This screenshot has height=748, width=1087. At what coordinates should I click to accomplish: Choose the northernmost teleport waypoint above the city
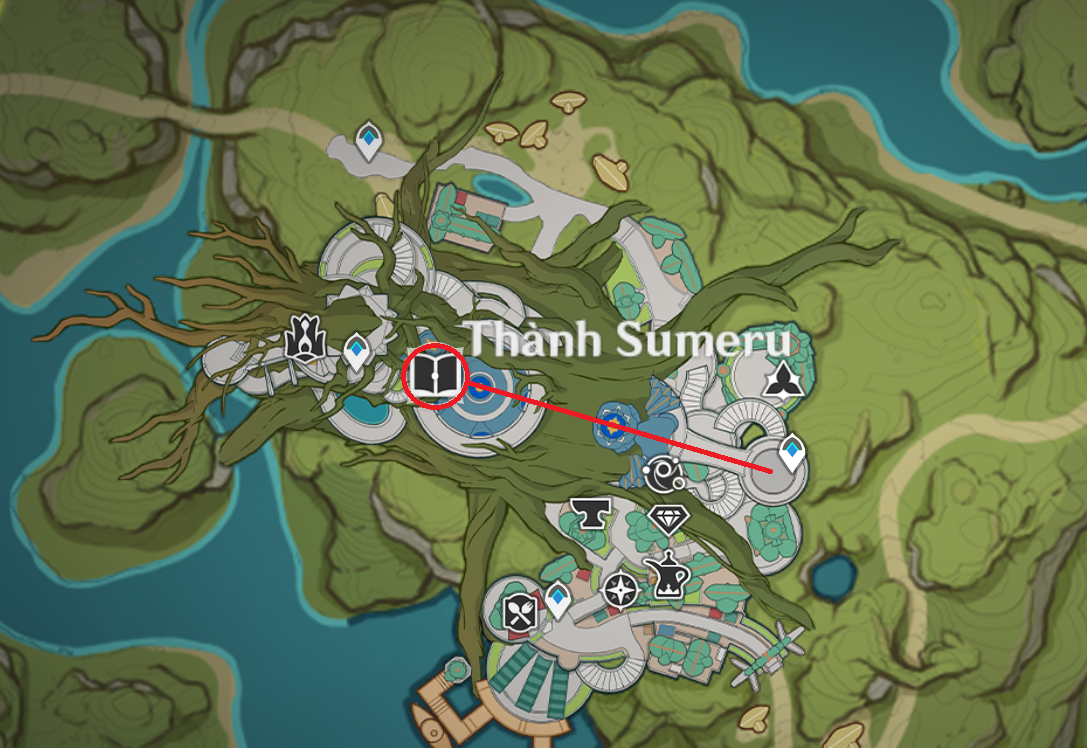tap(369, 142)
